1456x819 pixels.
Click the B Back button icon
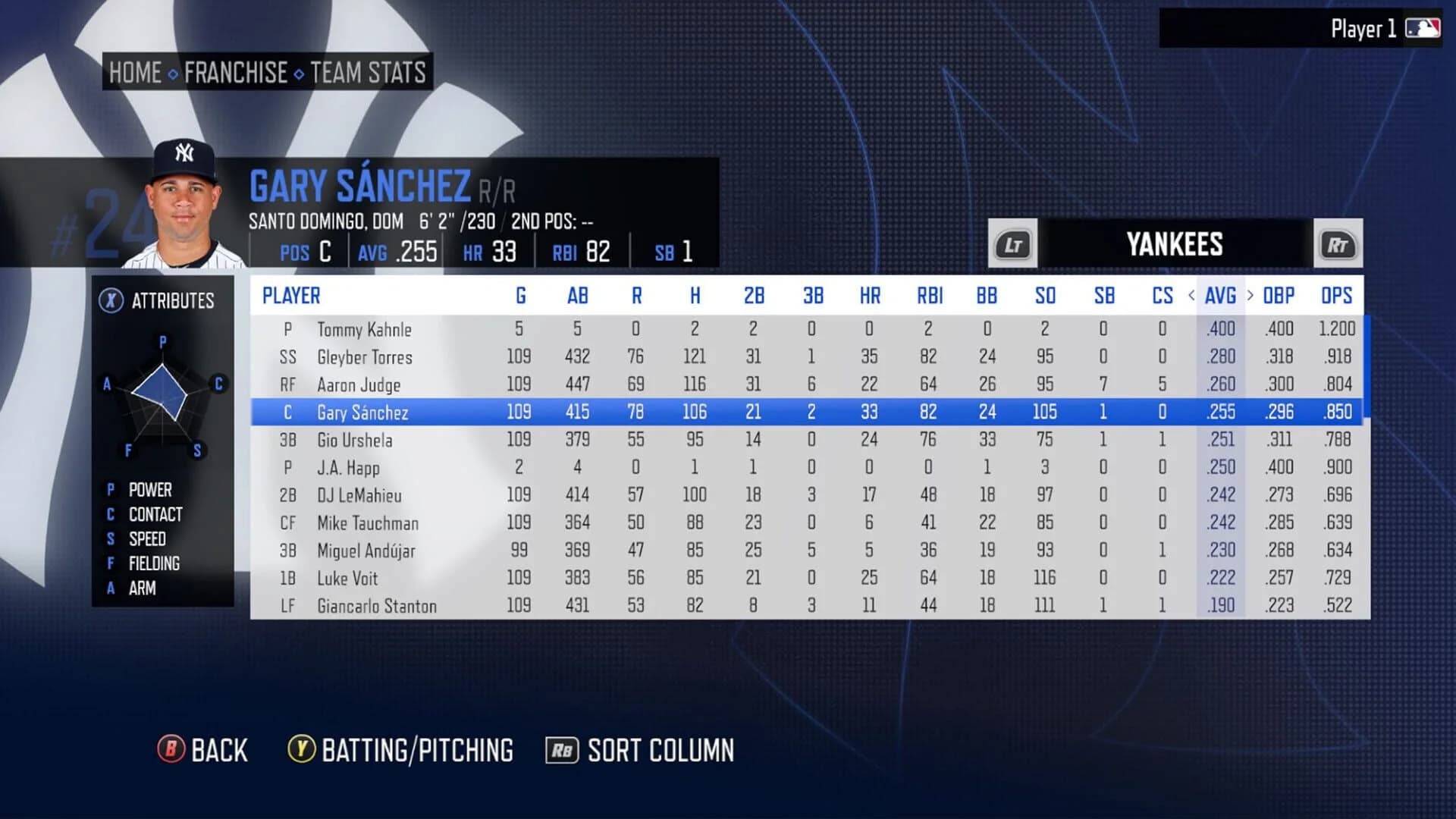(171, 750)
